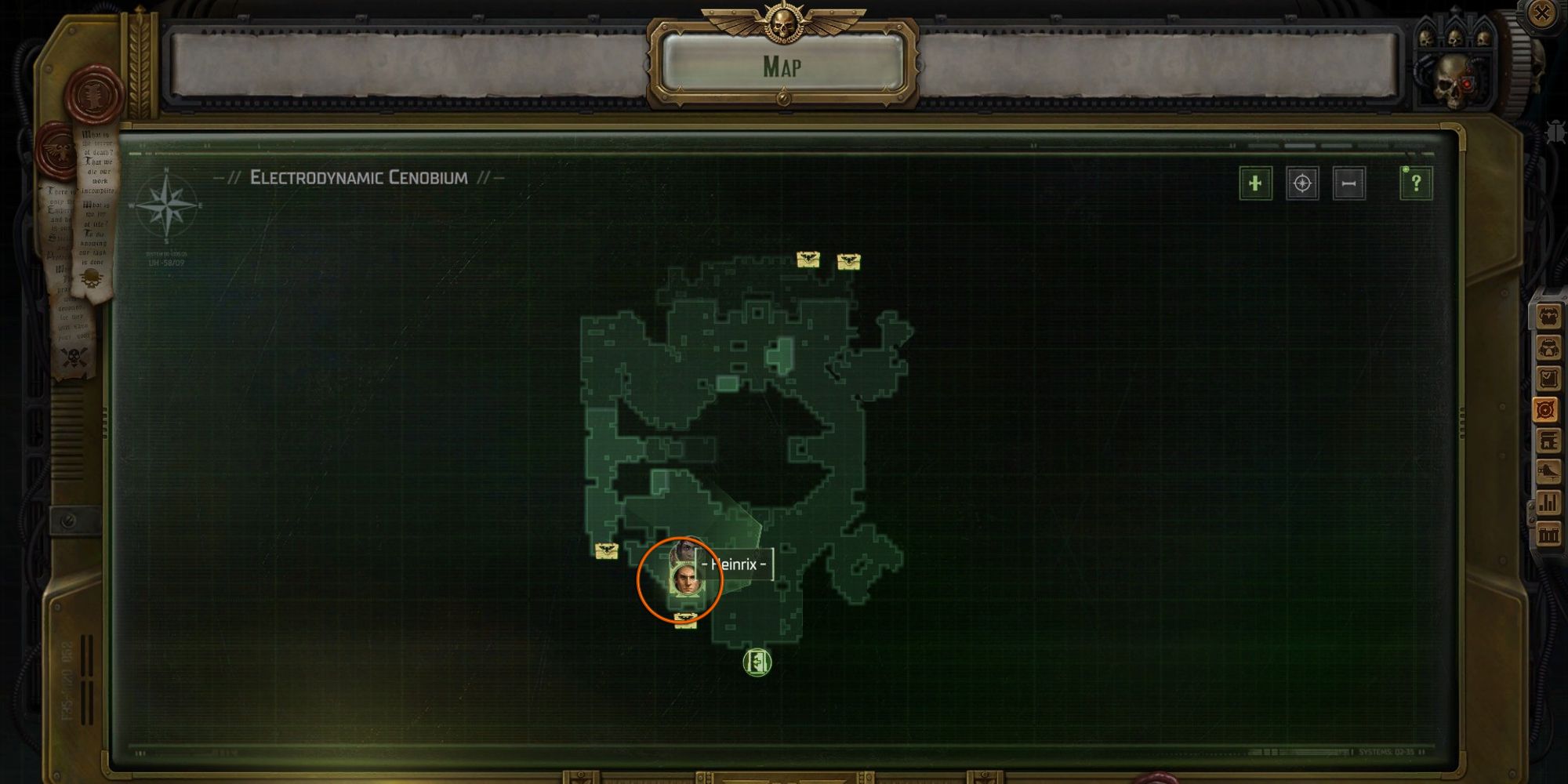1568x784 pixels.
Task: Click the Heinrix name label
Action: [x=735, y=563]
